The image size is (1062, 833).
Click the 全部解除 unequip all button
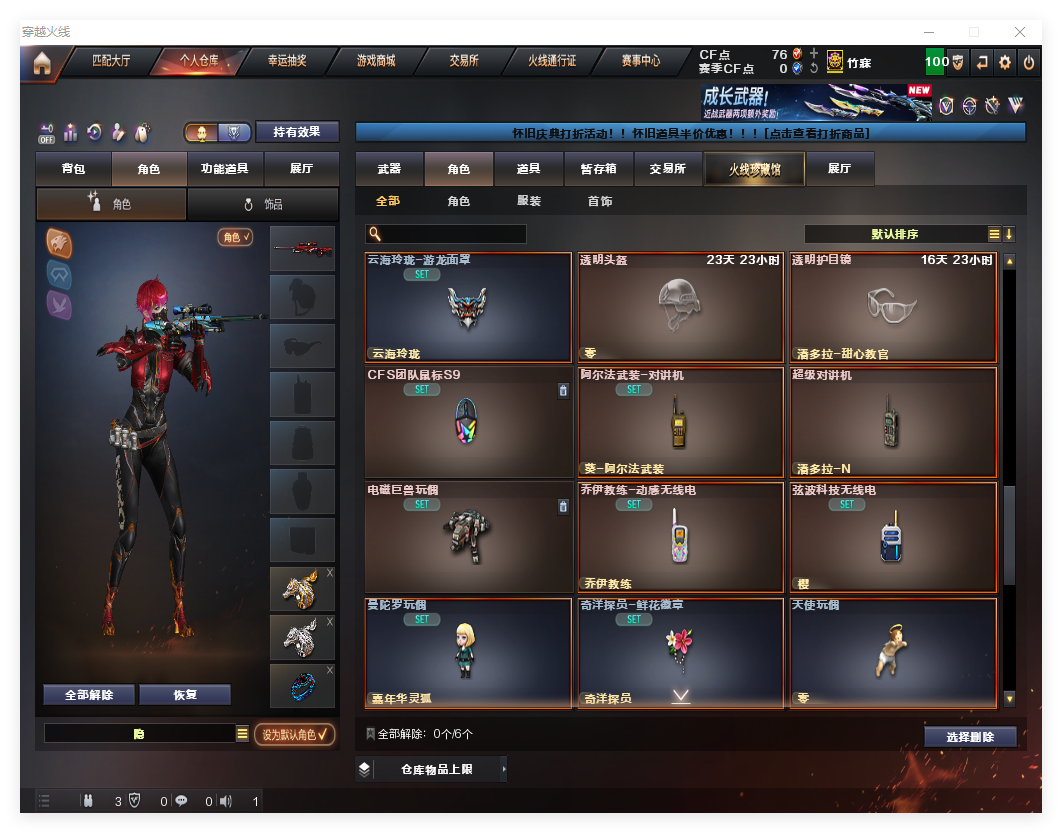(x=89, y=695)
